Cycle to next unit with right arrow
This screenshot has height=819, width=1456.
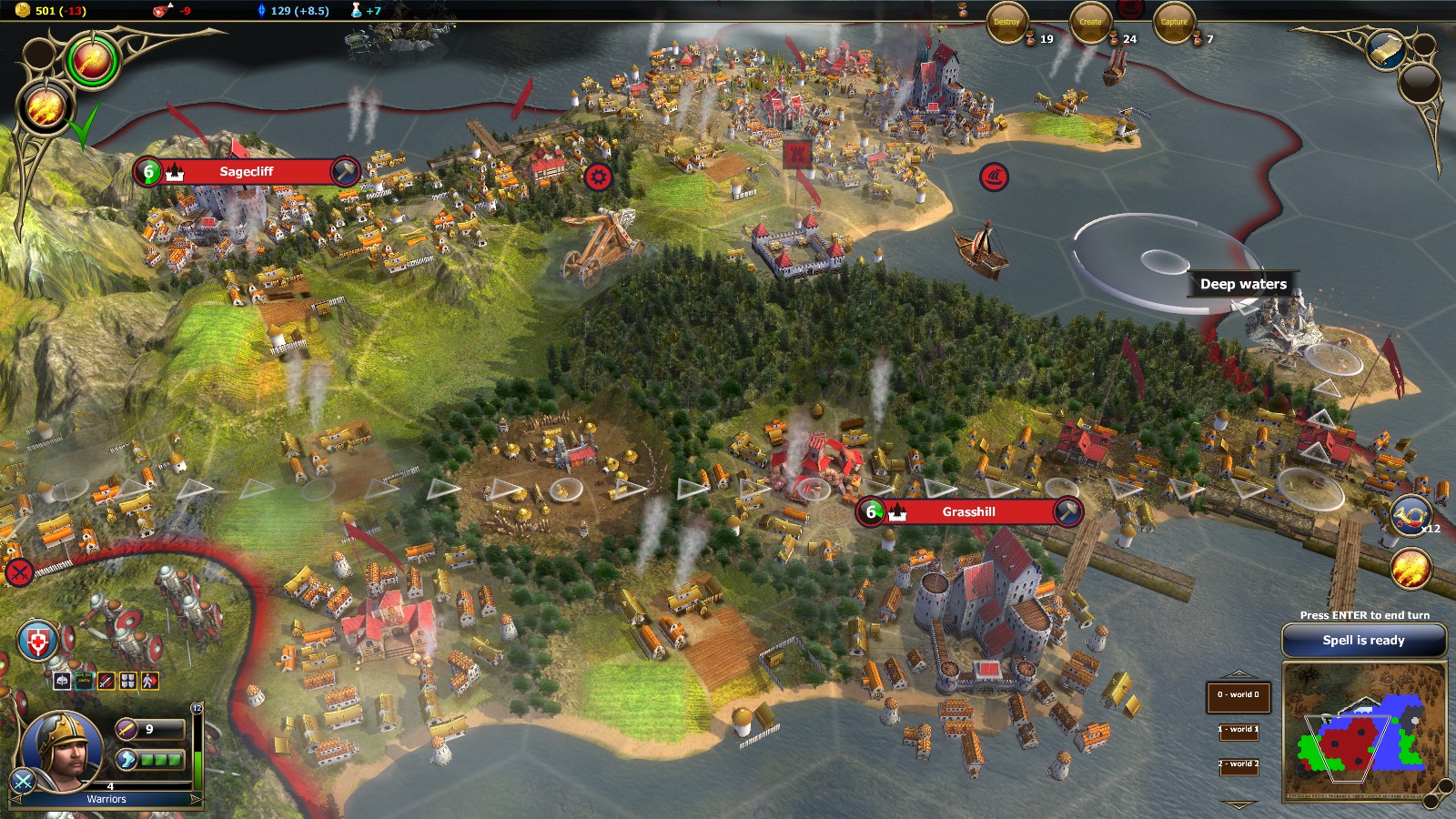[x=195, y=799]
